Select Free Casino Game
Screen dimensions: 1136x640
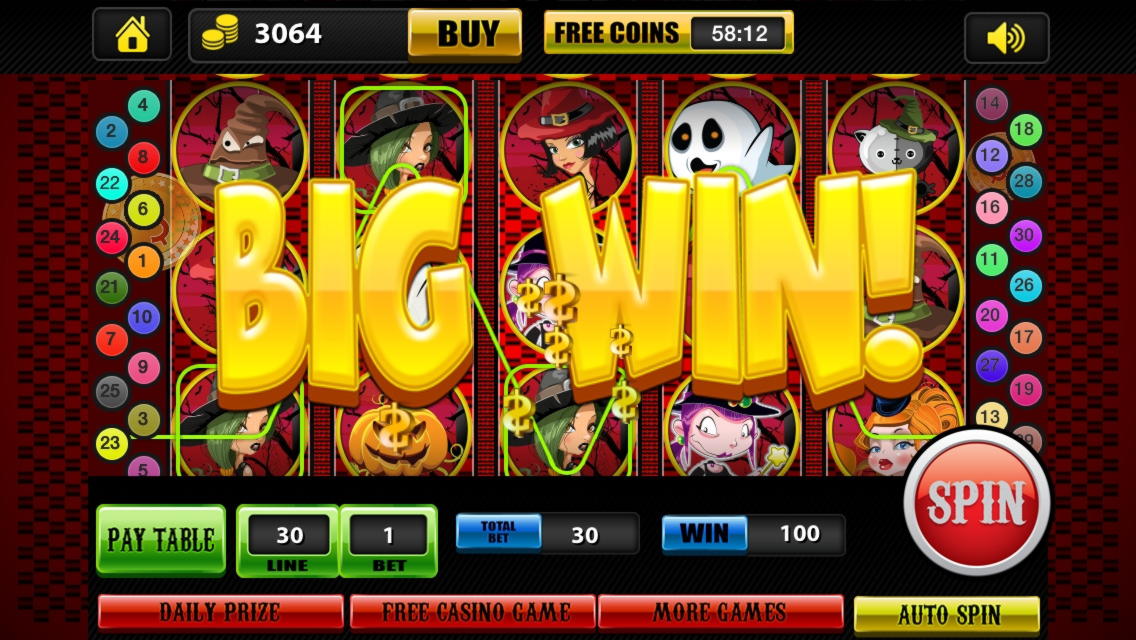pos(473,611)
